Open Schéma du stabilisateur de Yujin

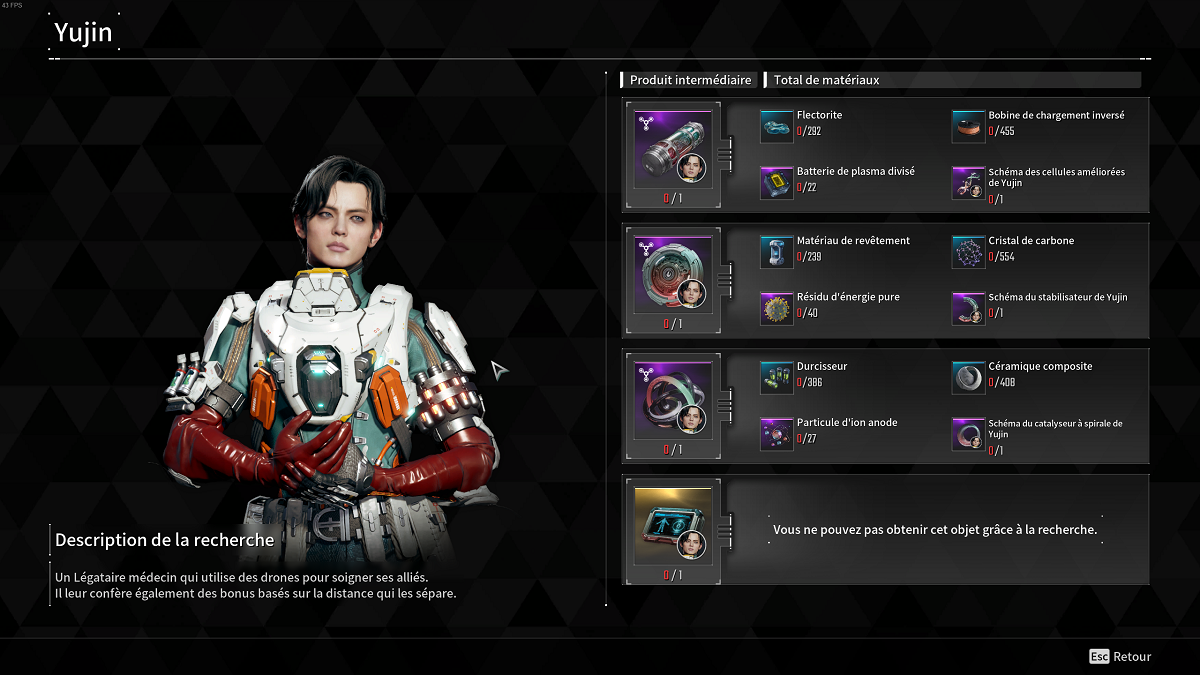(968, 308)
